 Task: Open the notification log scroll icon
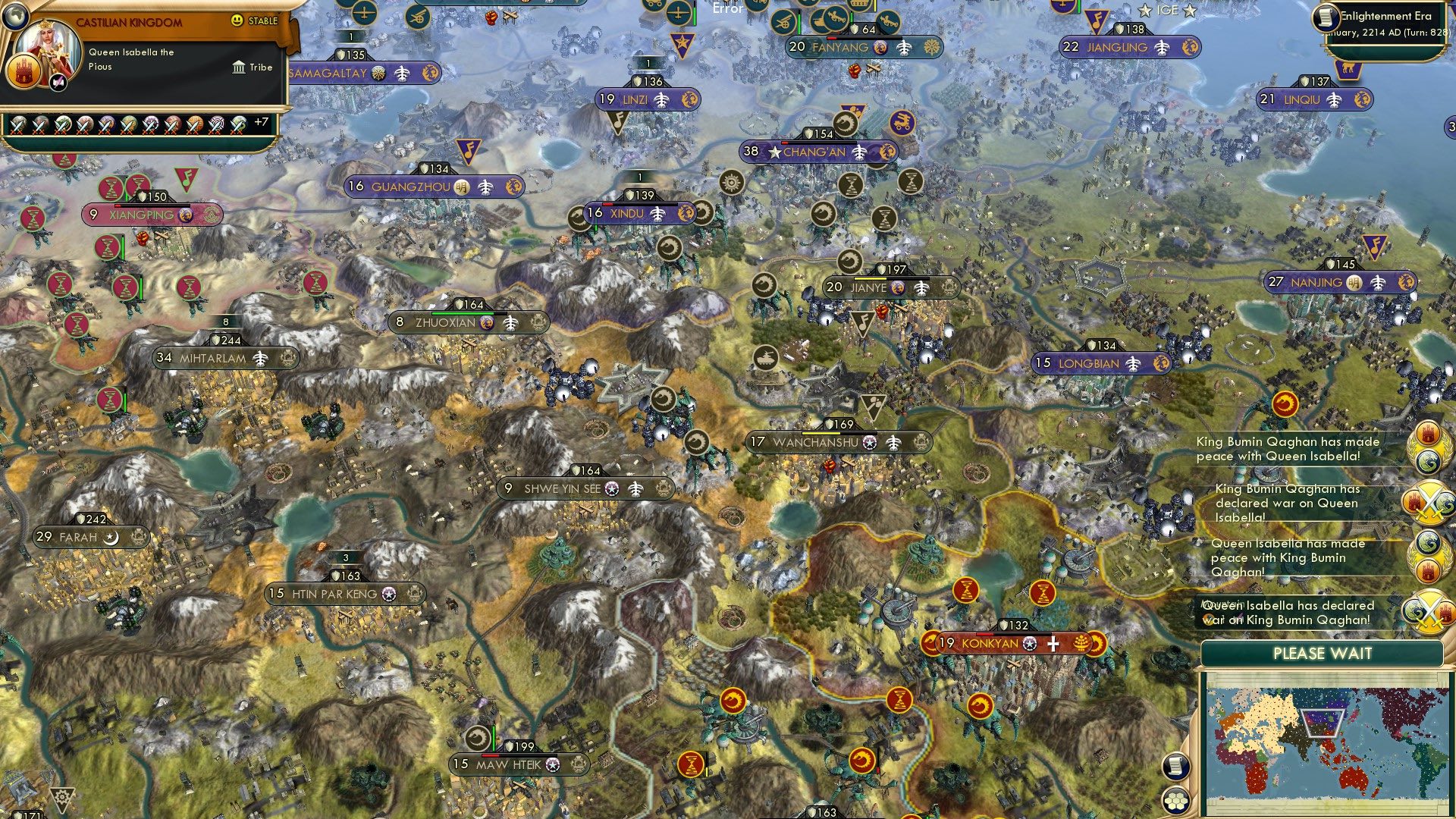[1175, 767]
